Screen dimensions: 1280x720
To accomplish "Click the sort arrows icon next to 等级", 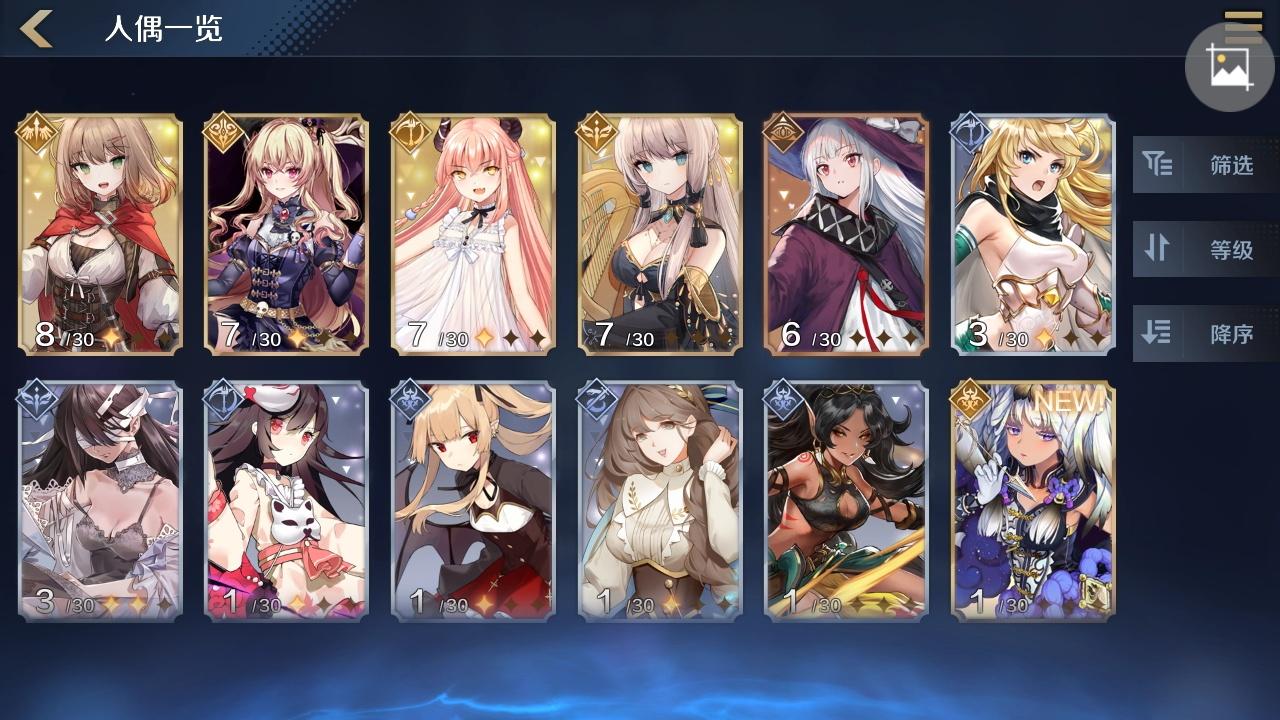I will [1158, 249].
